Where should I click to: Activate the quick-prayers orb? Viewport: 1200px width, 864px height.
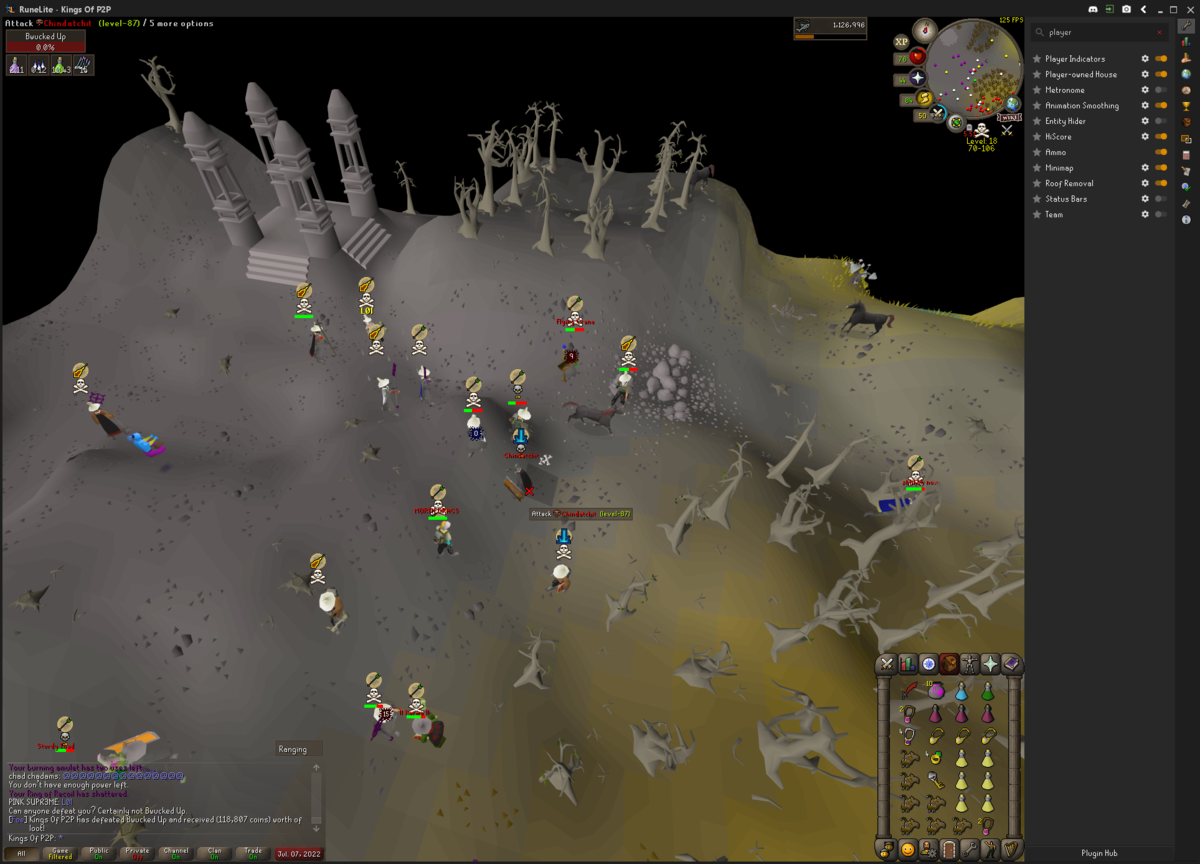point(917,77)
